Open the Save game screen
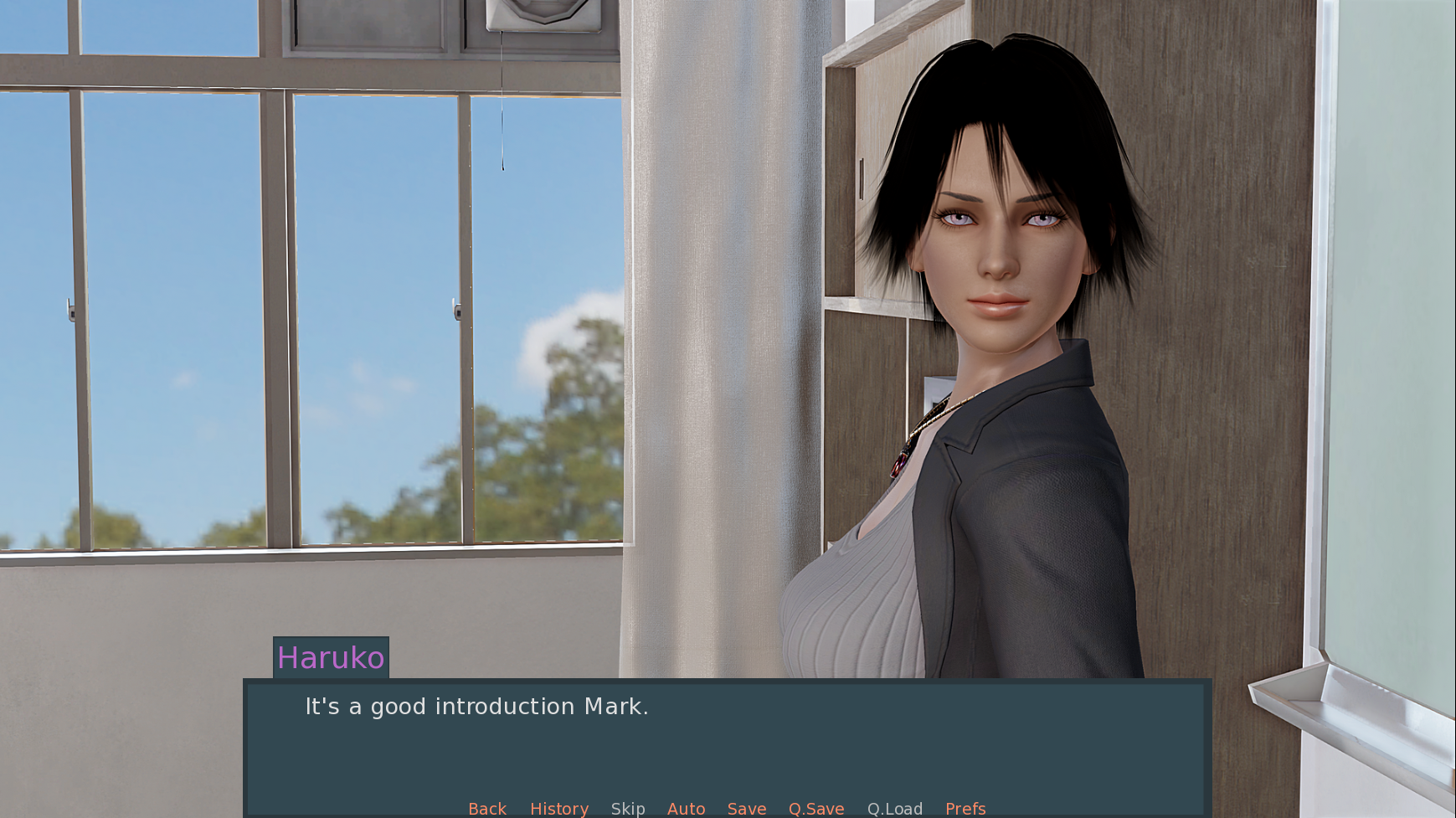This screenshot has height=818, width=1456. pos(747,808)
